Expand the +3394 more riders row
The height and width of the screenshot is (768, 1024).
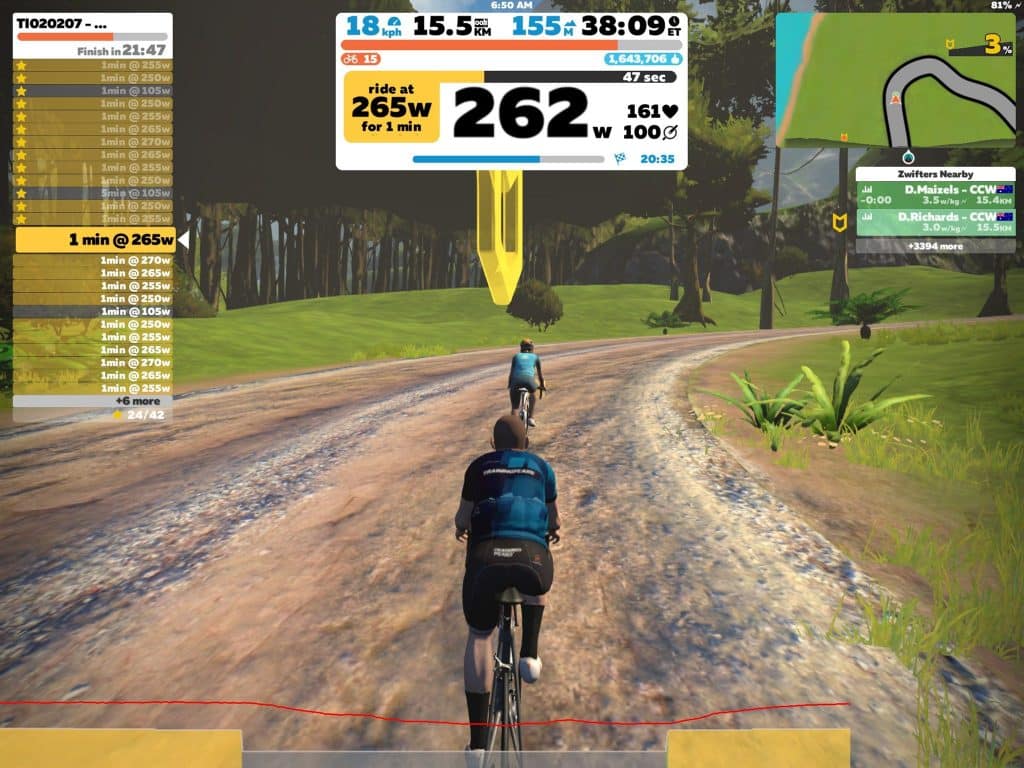click(935, 246)
